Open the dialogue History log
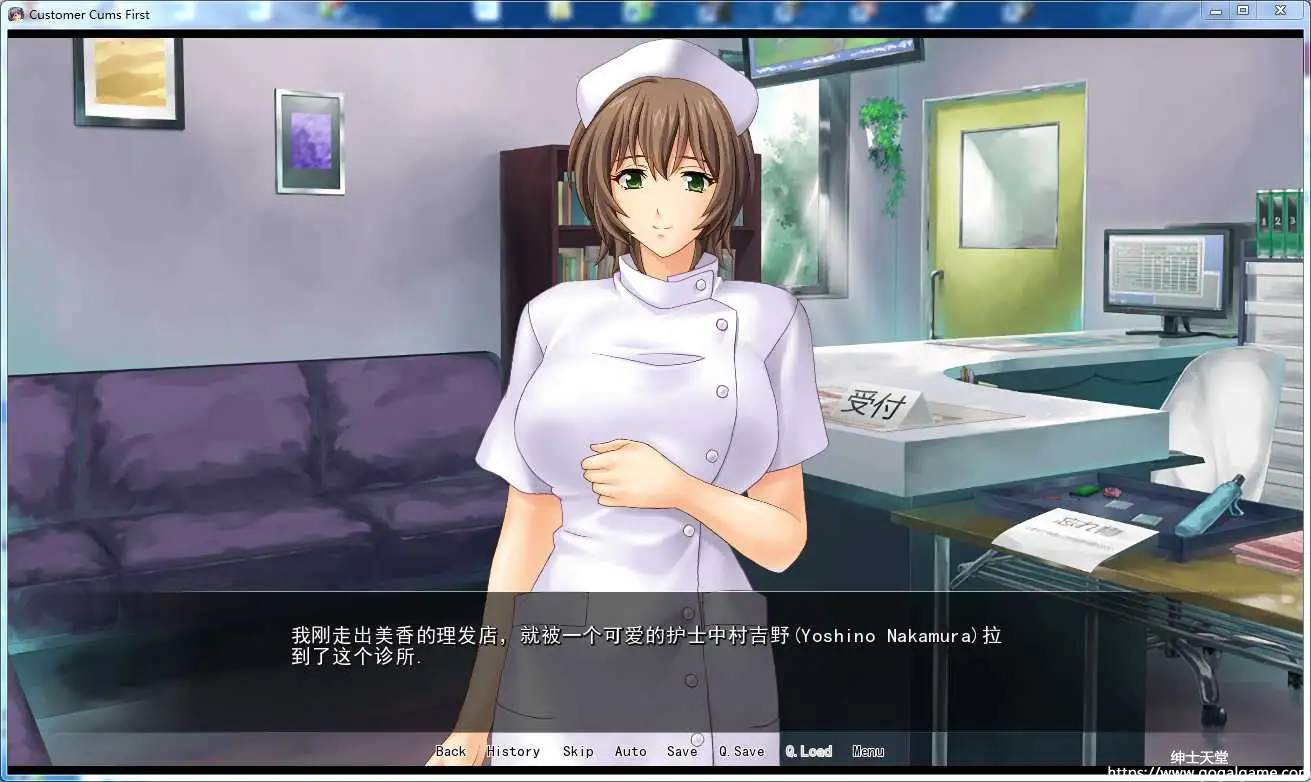Viewport: 1311px width, 782px height. pyautogui.click(x=513, y=751)
